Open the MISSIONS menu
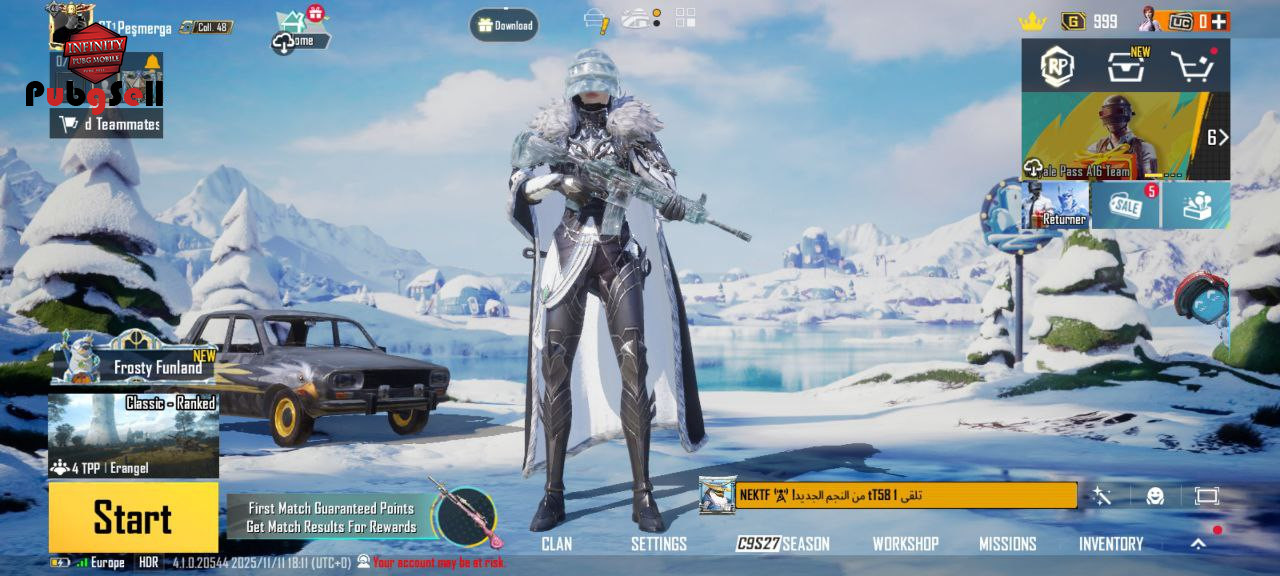This screenshot has width=1280, height=576. [x=1007, y=544]
